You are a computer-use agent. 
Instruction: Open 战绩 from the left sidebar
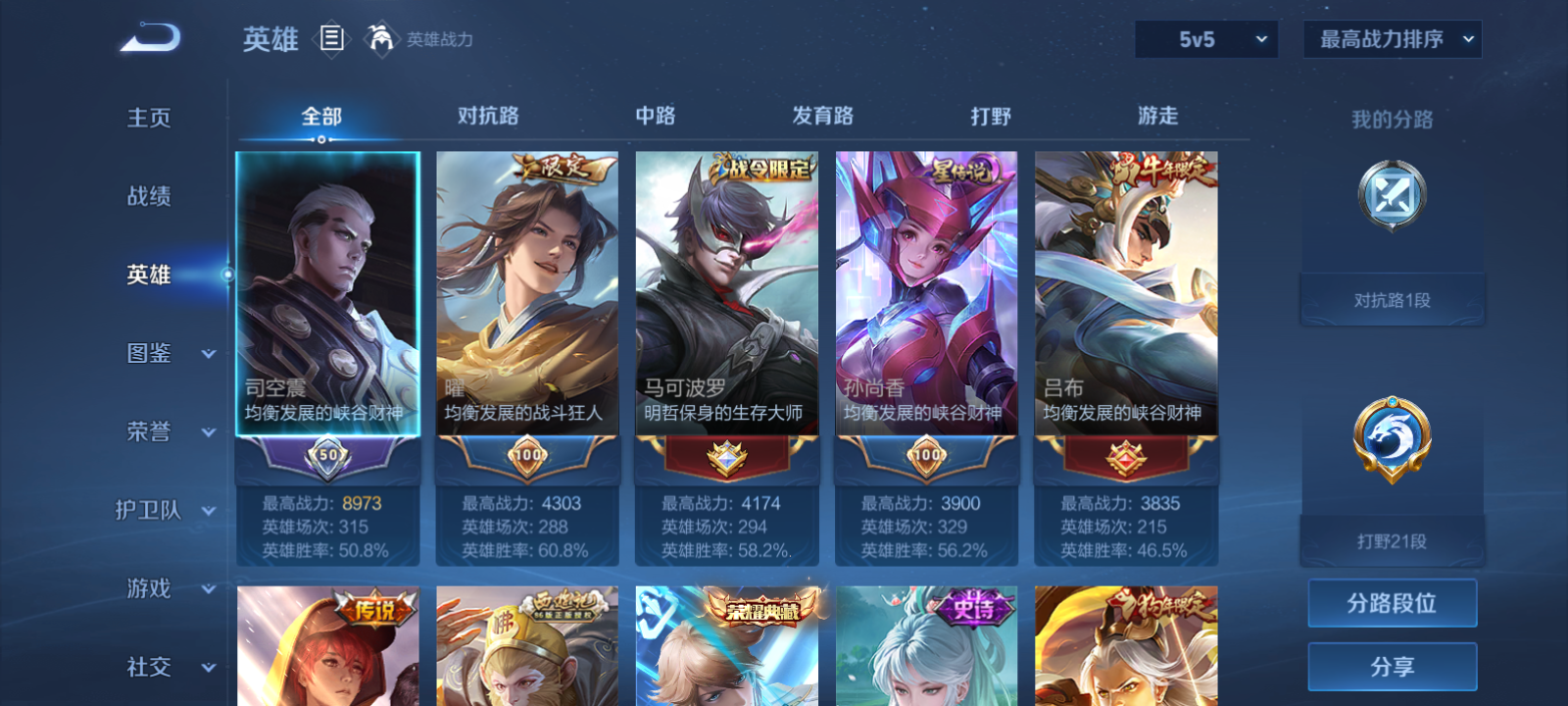pos(147,197)
